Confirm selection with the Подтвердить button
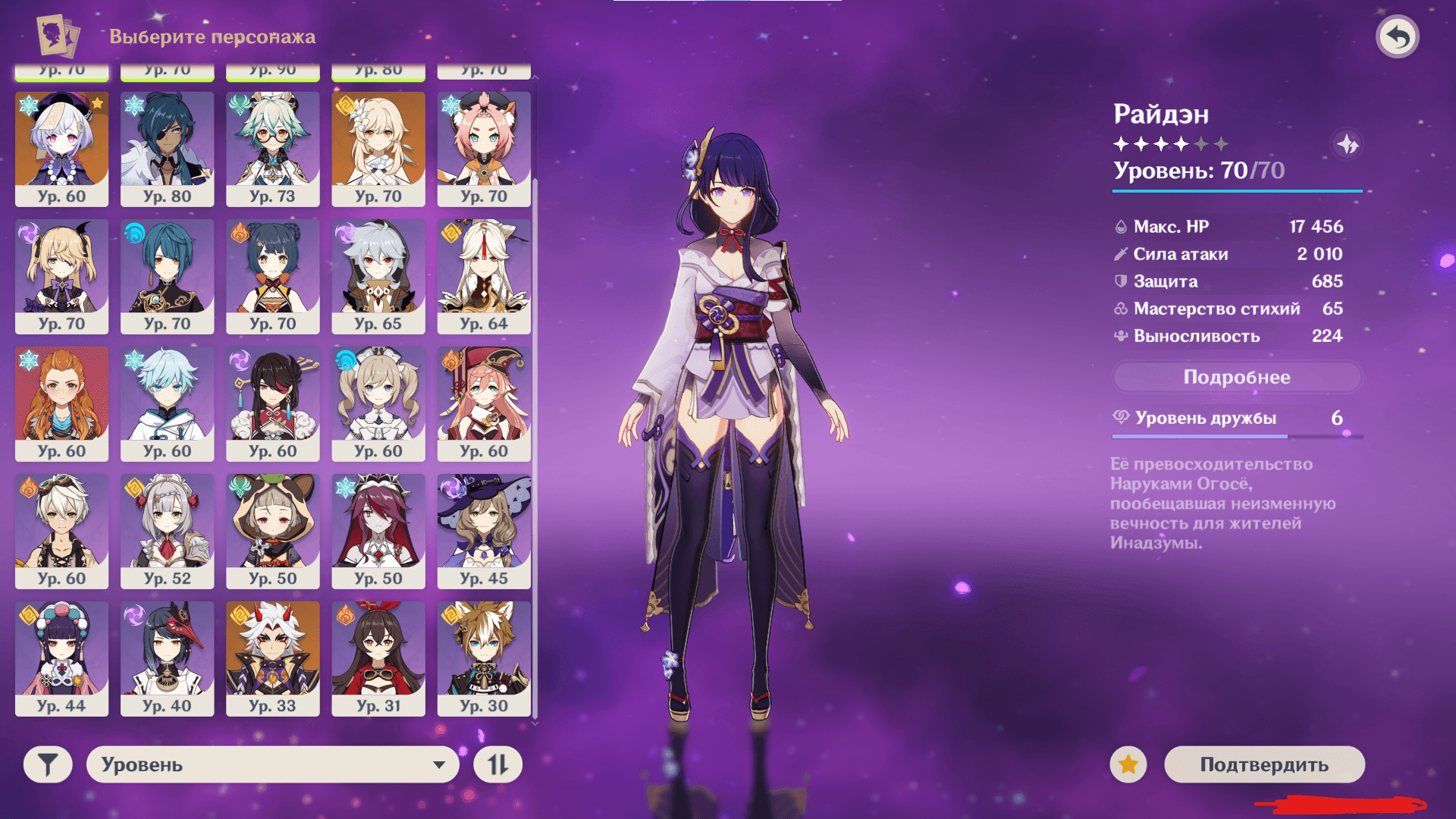1456x819 pixels. (x=1264, y=764)
